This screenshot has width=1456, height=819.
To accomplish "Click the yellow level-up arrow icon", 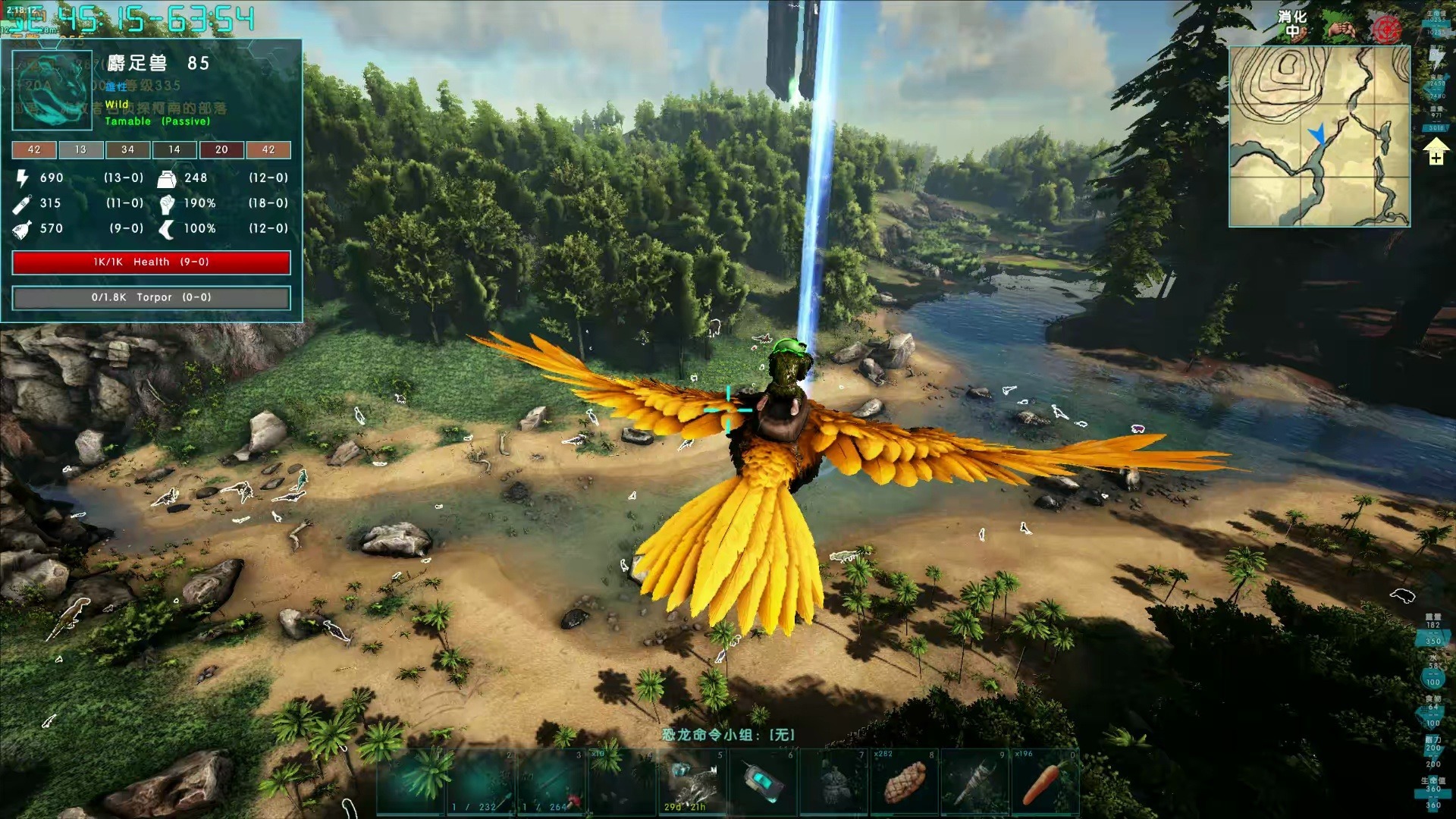I will [1436, 155].
